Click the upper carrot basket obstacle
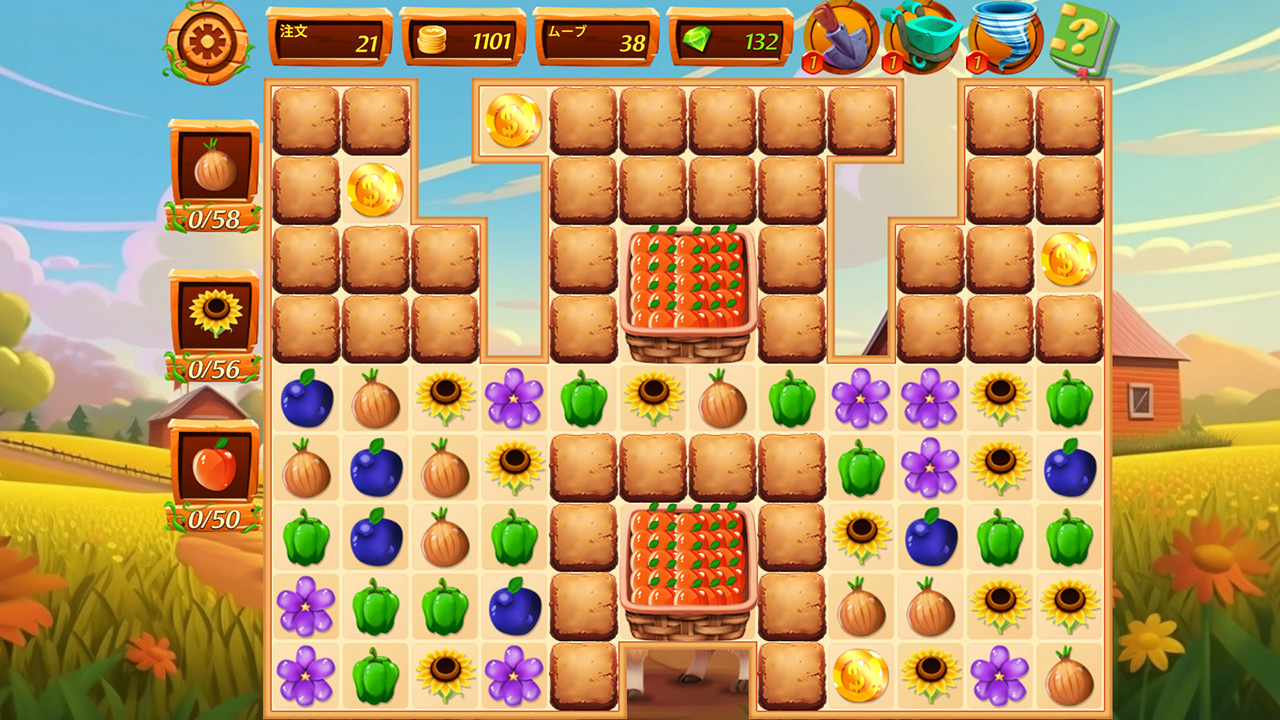Viewport: 1280px width, 720px height. pos(687,290)
